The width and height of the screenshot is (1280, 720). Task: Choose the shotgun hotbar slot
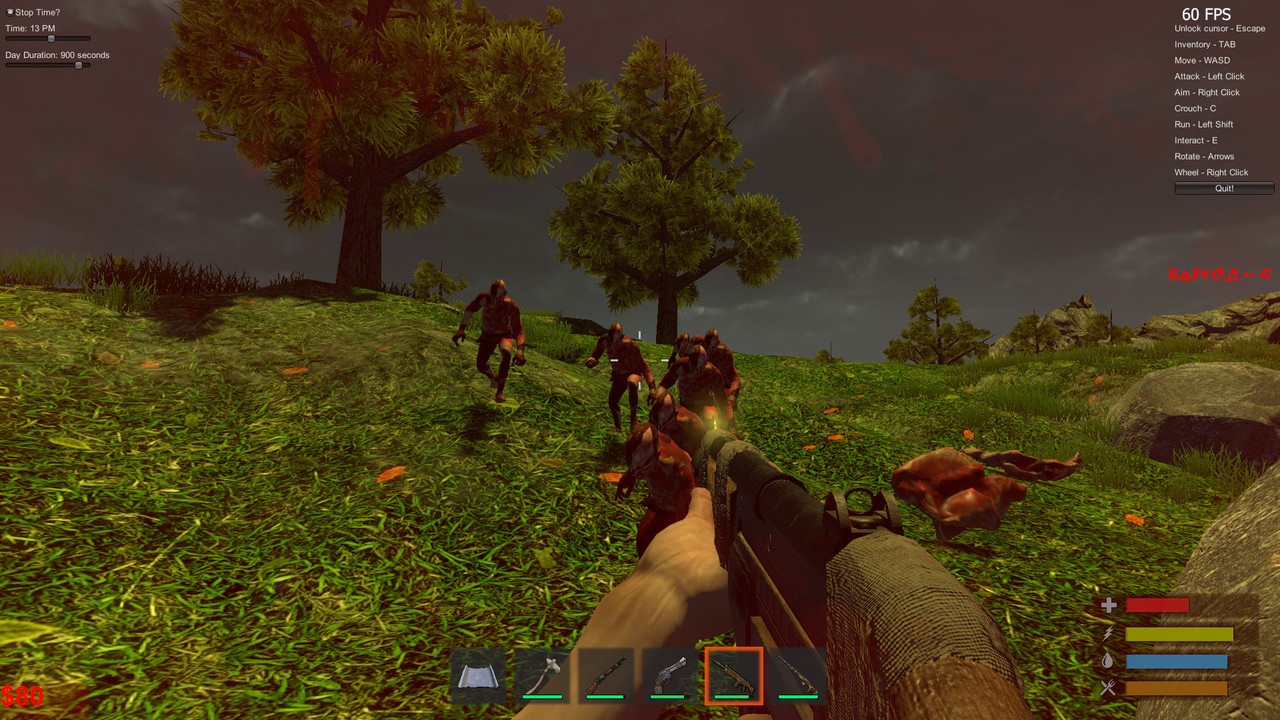pyautogui.click(x=606, y=676)
